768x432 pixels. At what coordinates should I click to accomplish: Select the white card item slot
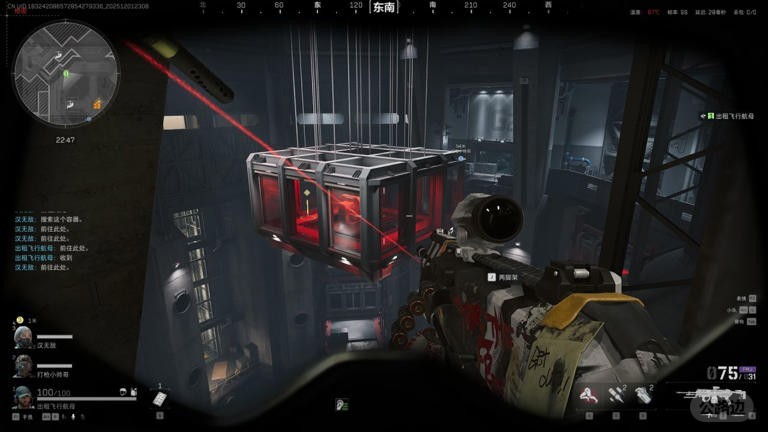click(x=158, y=398)
